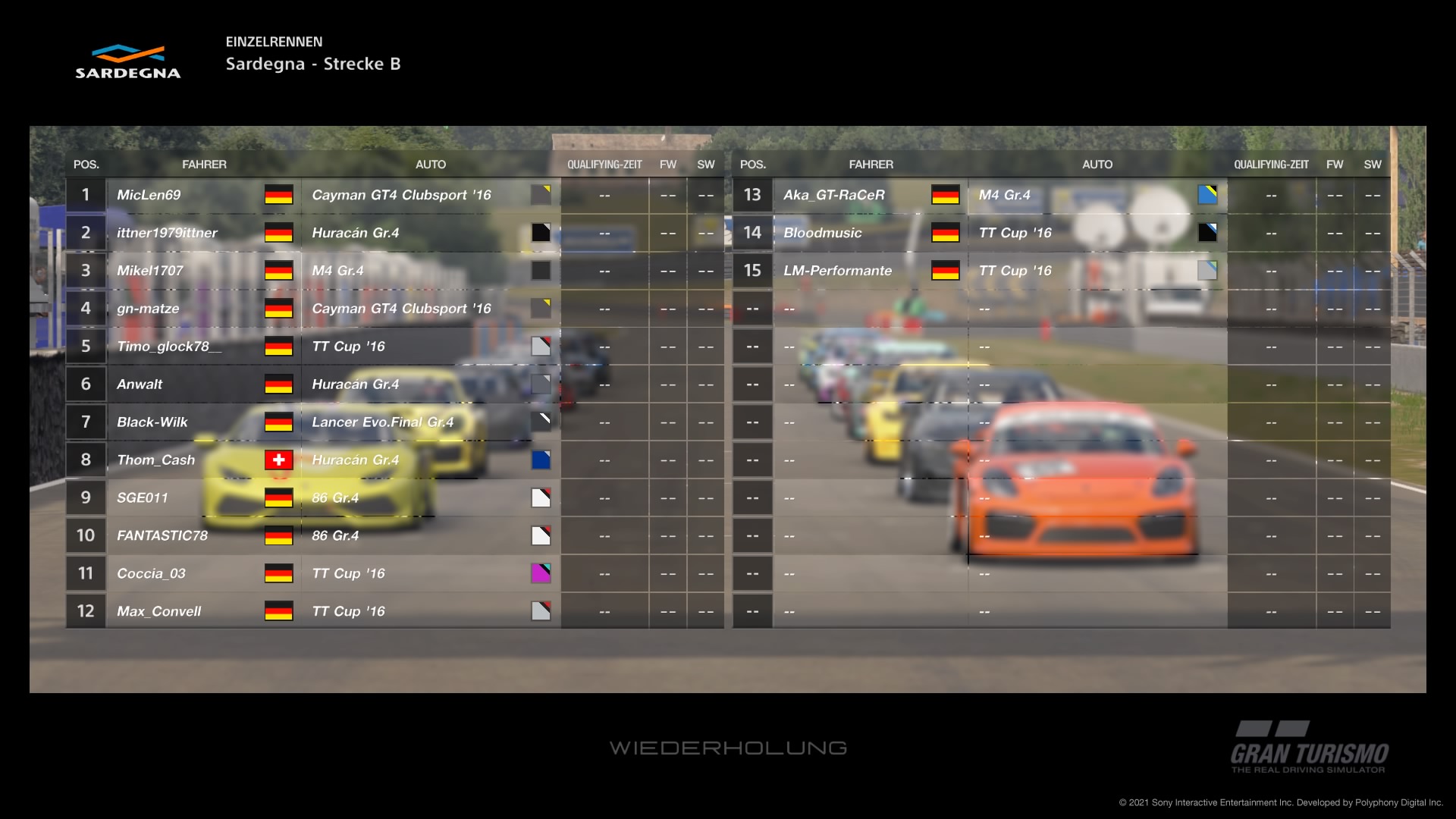Click the Swiss flag next to Thom_Cash
This screenshot has width=1456, height=819.
tap(280, 460)
